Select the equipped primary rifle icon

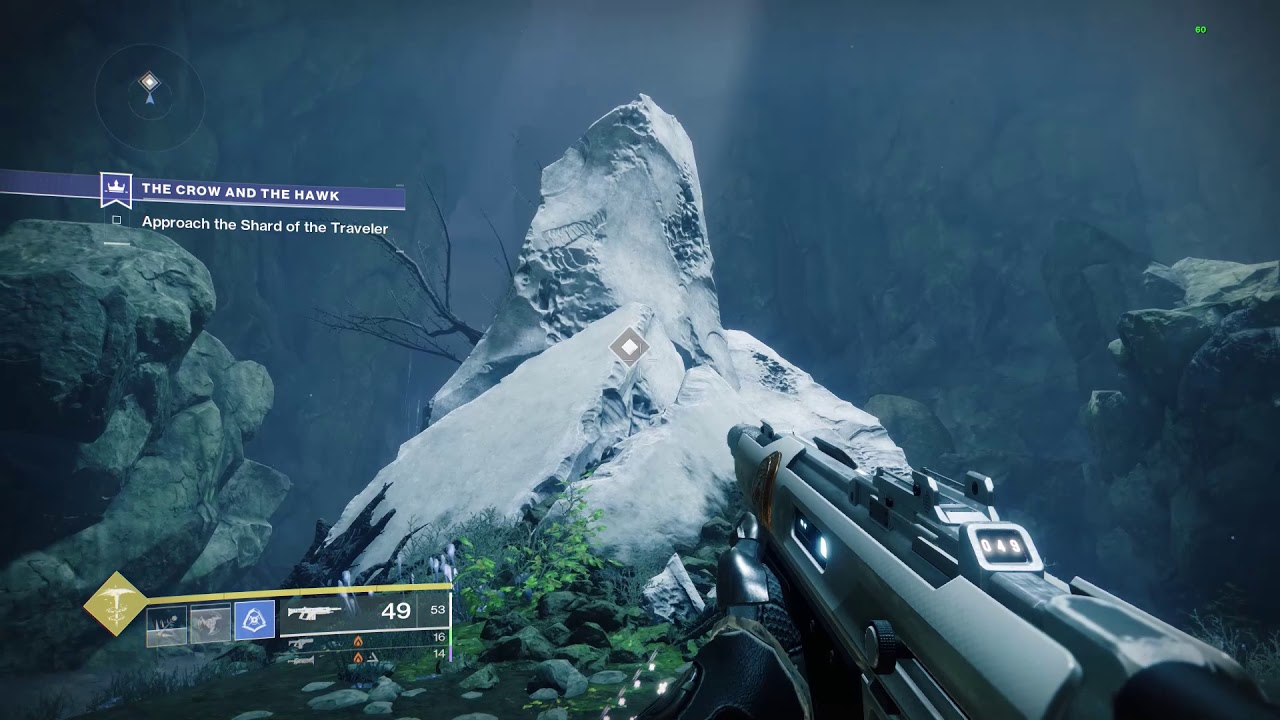point(315,612)
